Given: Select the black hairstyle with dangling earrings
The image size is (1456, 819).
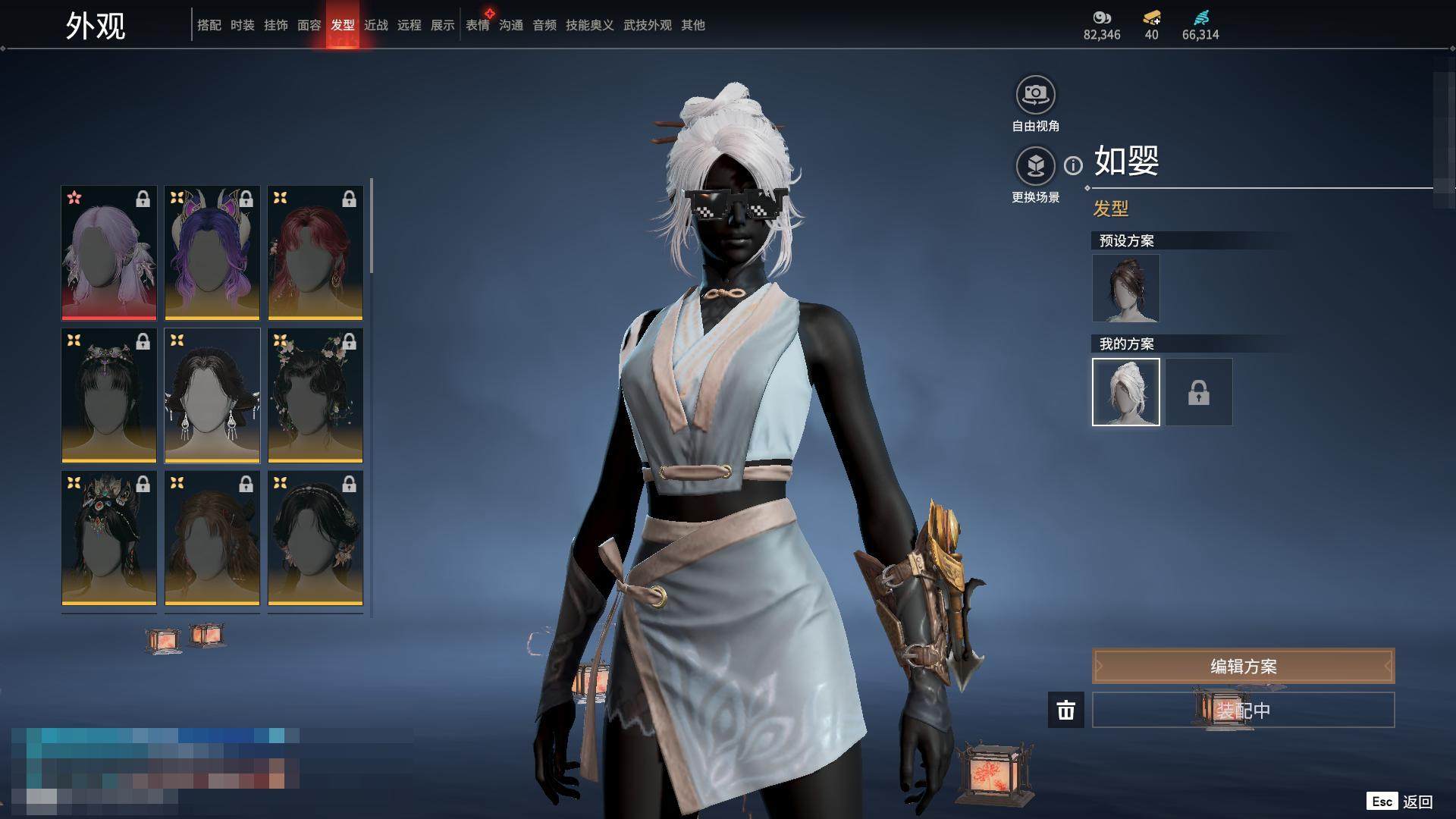Looking at the screenshot, I should [x=212, y=395].
